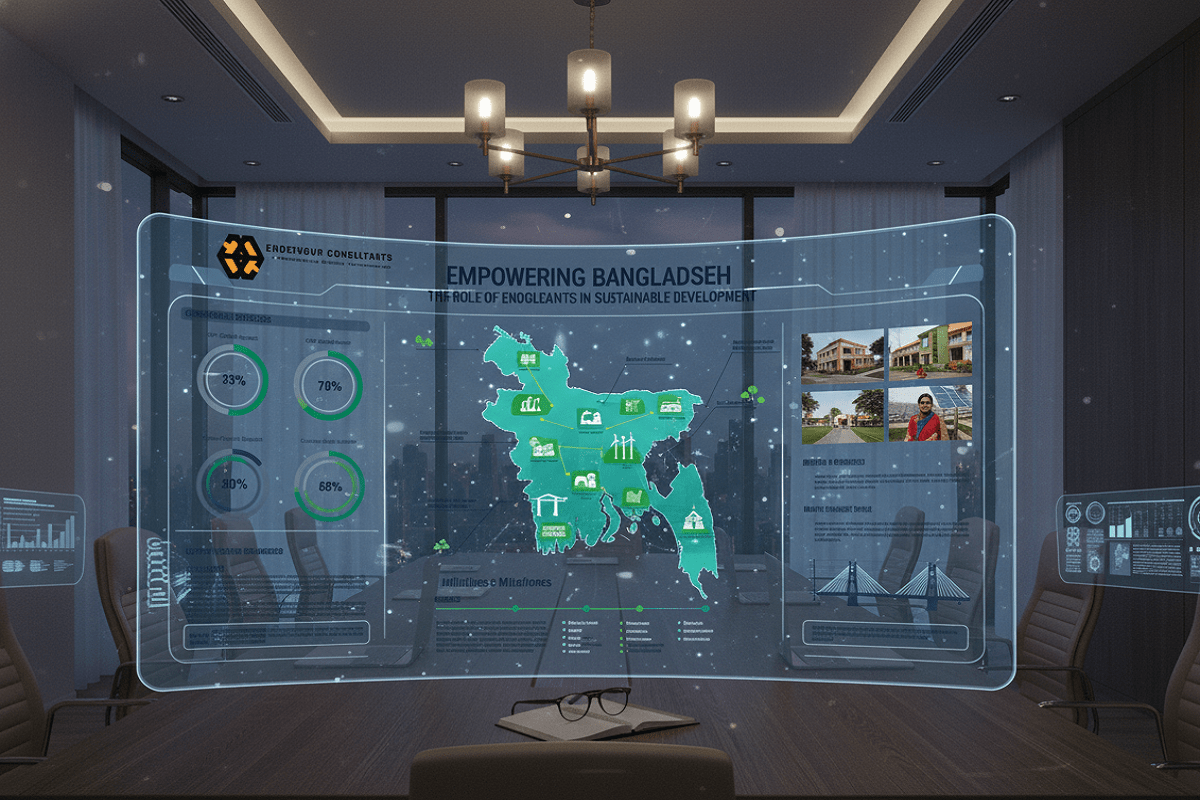Viewport: 1200px width, 800px height.
Task: Select the green and orange building photo
Action: click(930, 351)
